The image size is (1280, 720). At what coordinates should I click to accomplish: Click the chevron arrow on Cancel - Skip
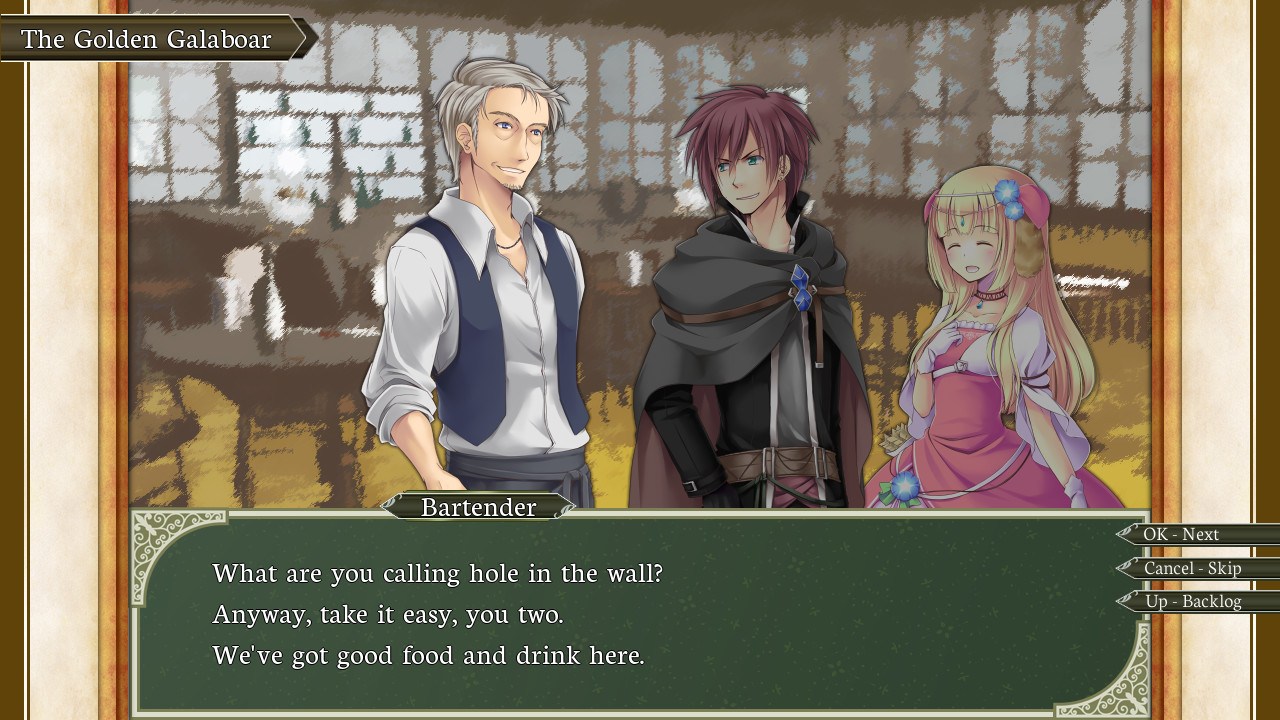[1125, 568]
